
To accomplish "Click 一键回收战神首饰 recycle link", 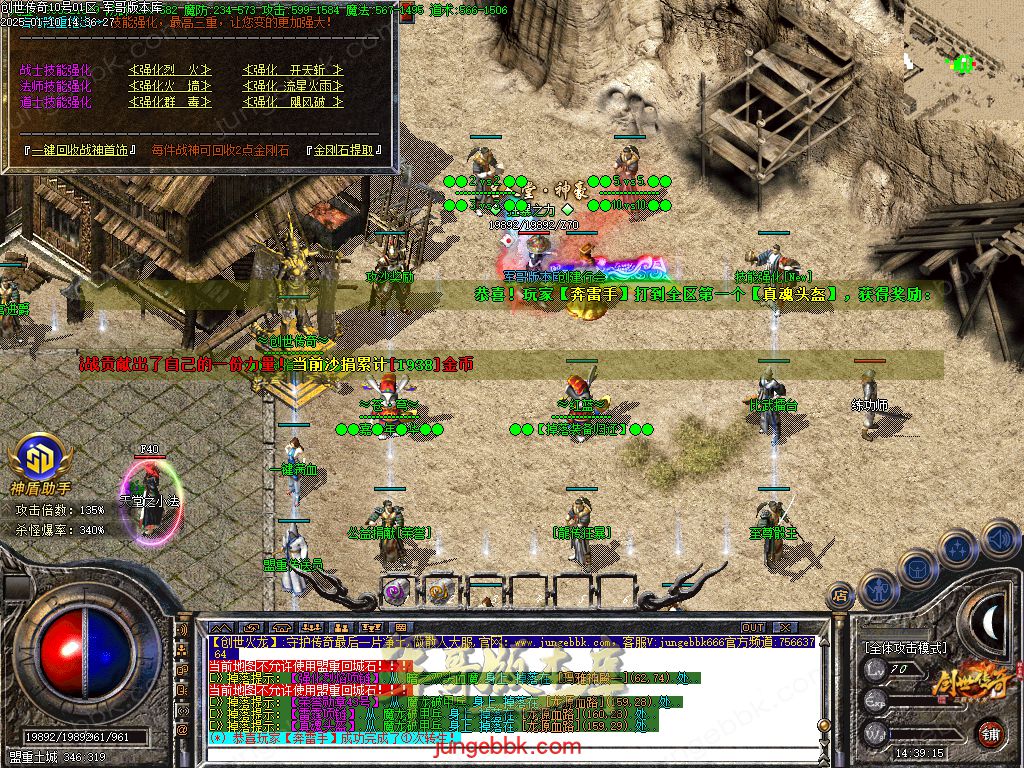I will pos(82,150).
